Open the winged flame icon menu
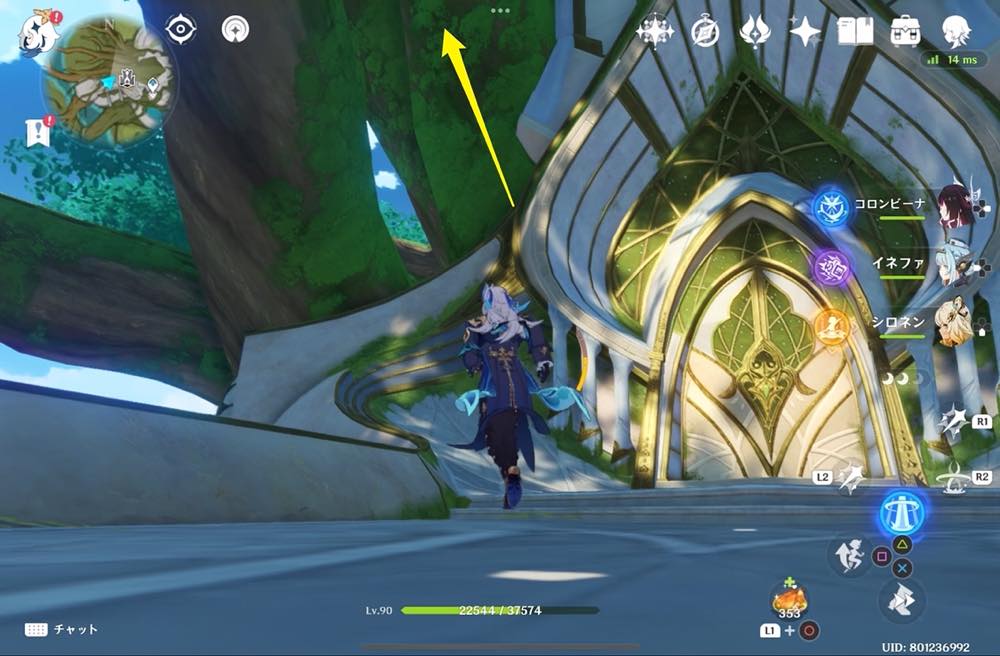 pos(754,32)
